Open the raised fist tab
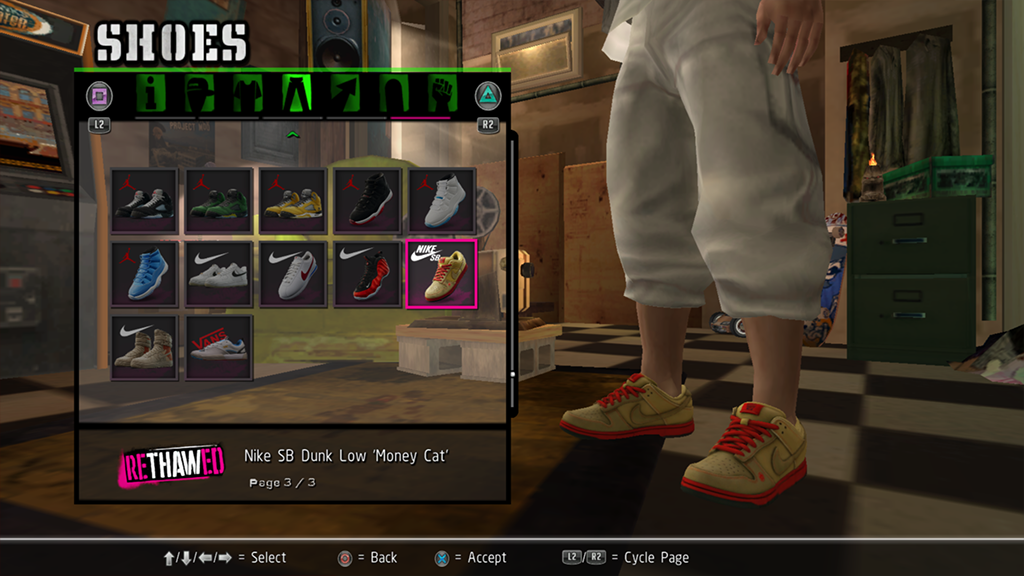 [441, 95]
